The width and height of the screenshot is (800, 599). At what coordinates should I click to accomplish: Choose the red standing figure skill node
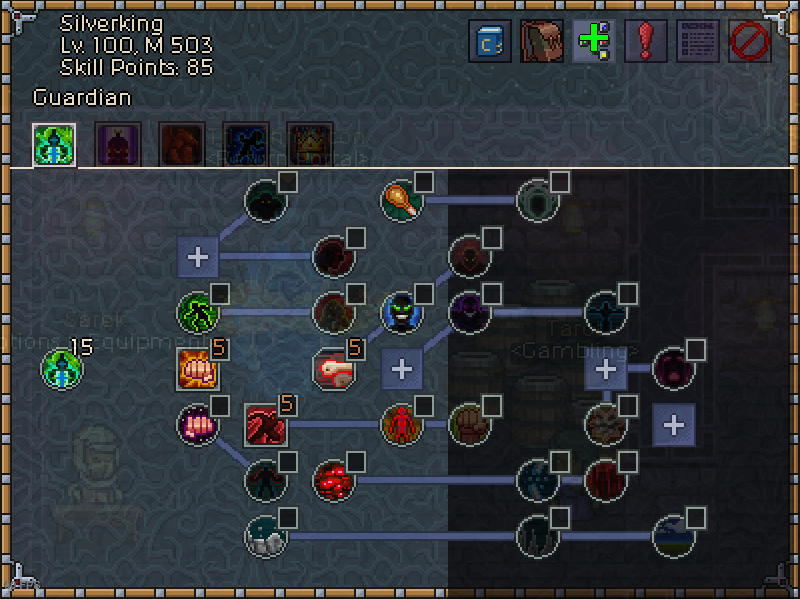click(x=401, y=425)
